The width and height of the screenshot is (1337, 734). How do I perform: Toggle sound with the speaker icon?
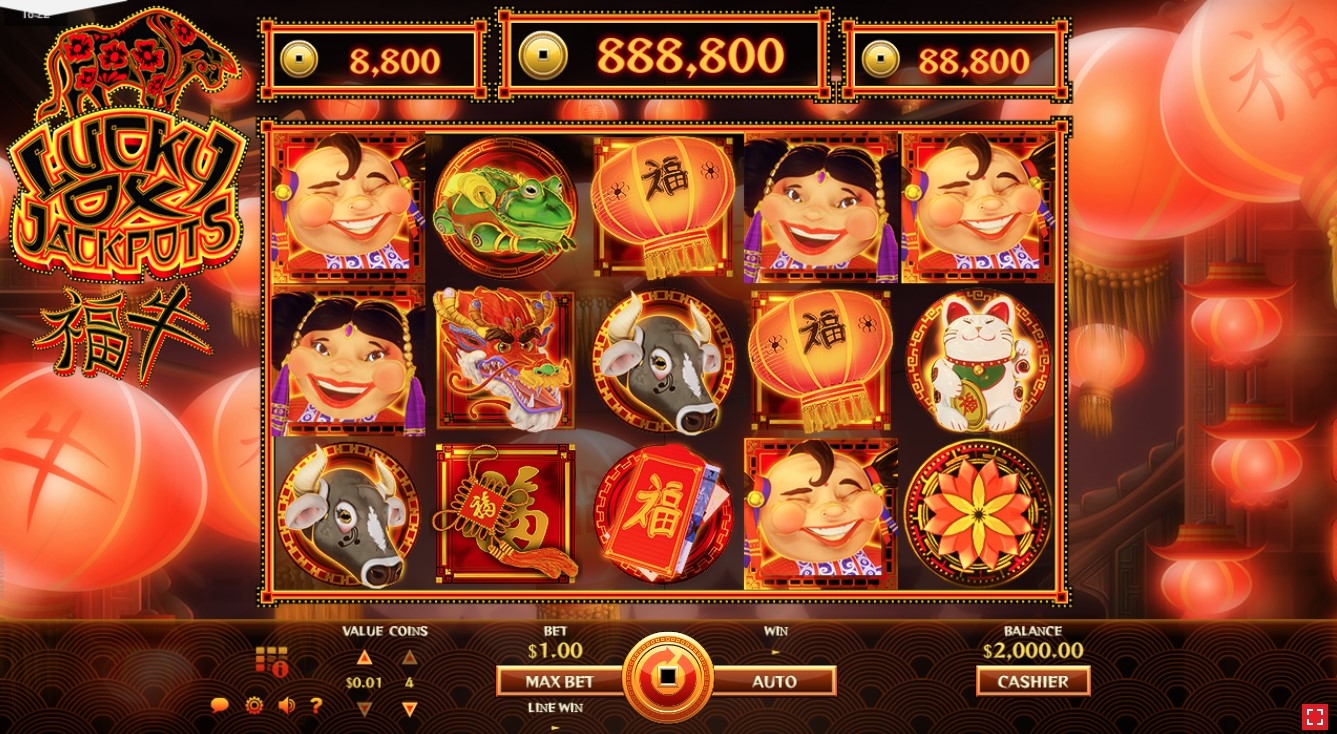click(x=286, y=705)
